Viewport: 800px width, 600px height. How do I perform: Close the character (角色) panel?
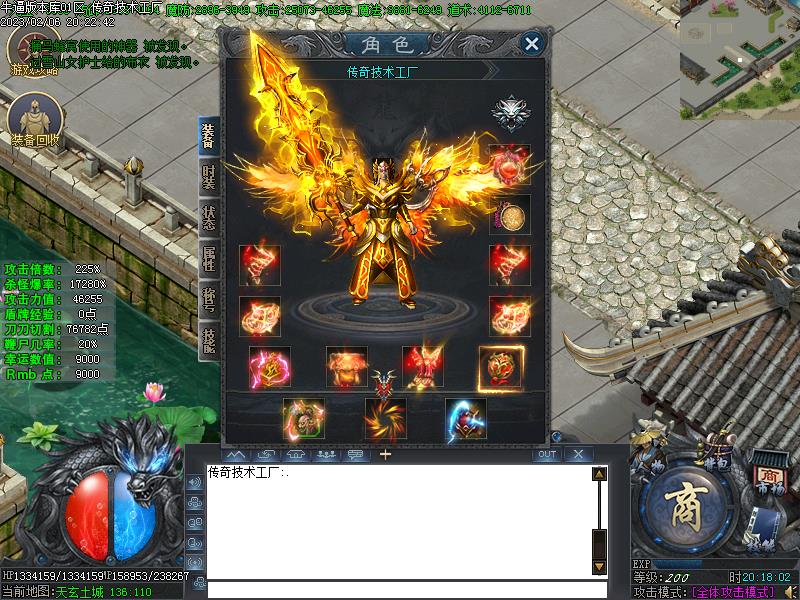532,43
